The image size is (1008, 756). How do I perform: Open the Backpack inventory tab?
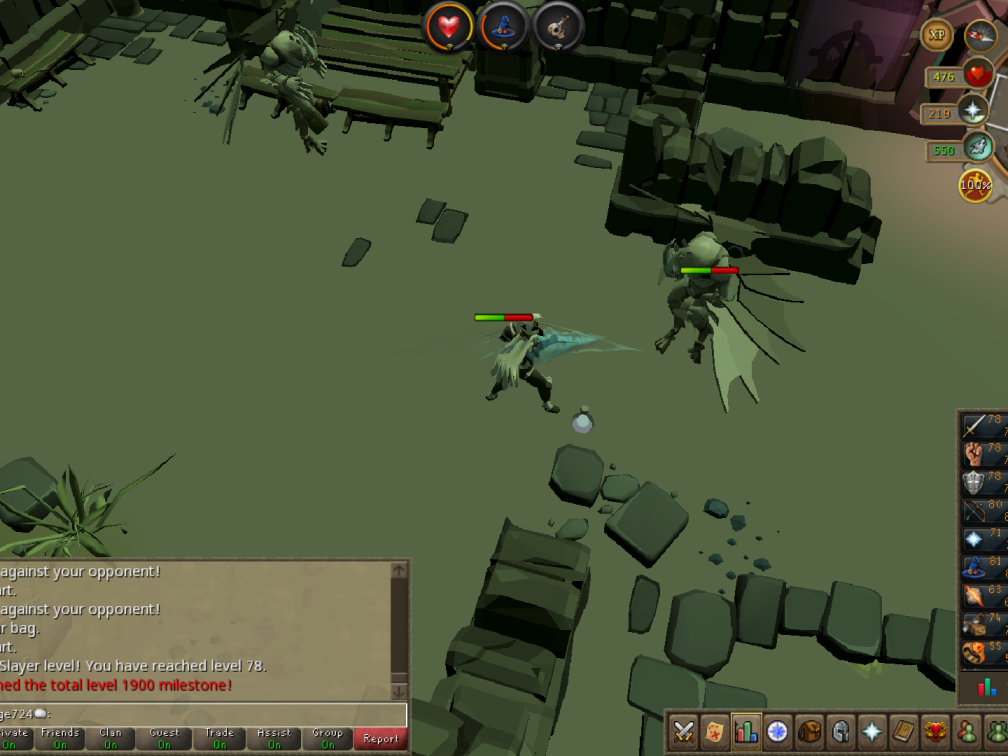click(810, 732)
